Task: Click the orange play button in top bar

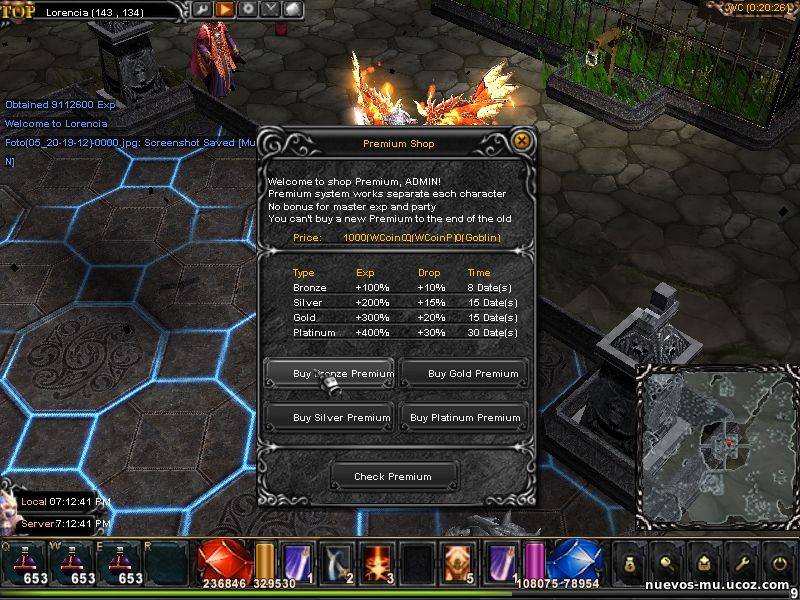Action: (x=225, y=10)
